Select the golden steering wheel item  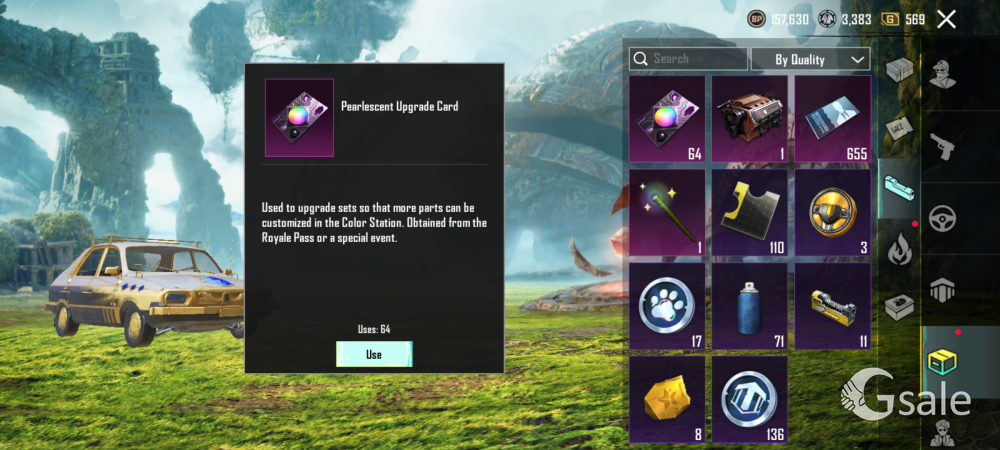pyautogui.click(x=832, y=212)
